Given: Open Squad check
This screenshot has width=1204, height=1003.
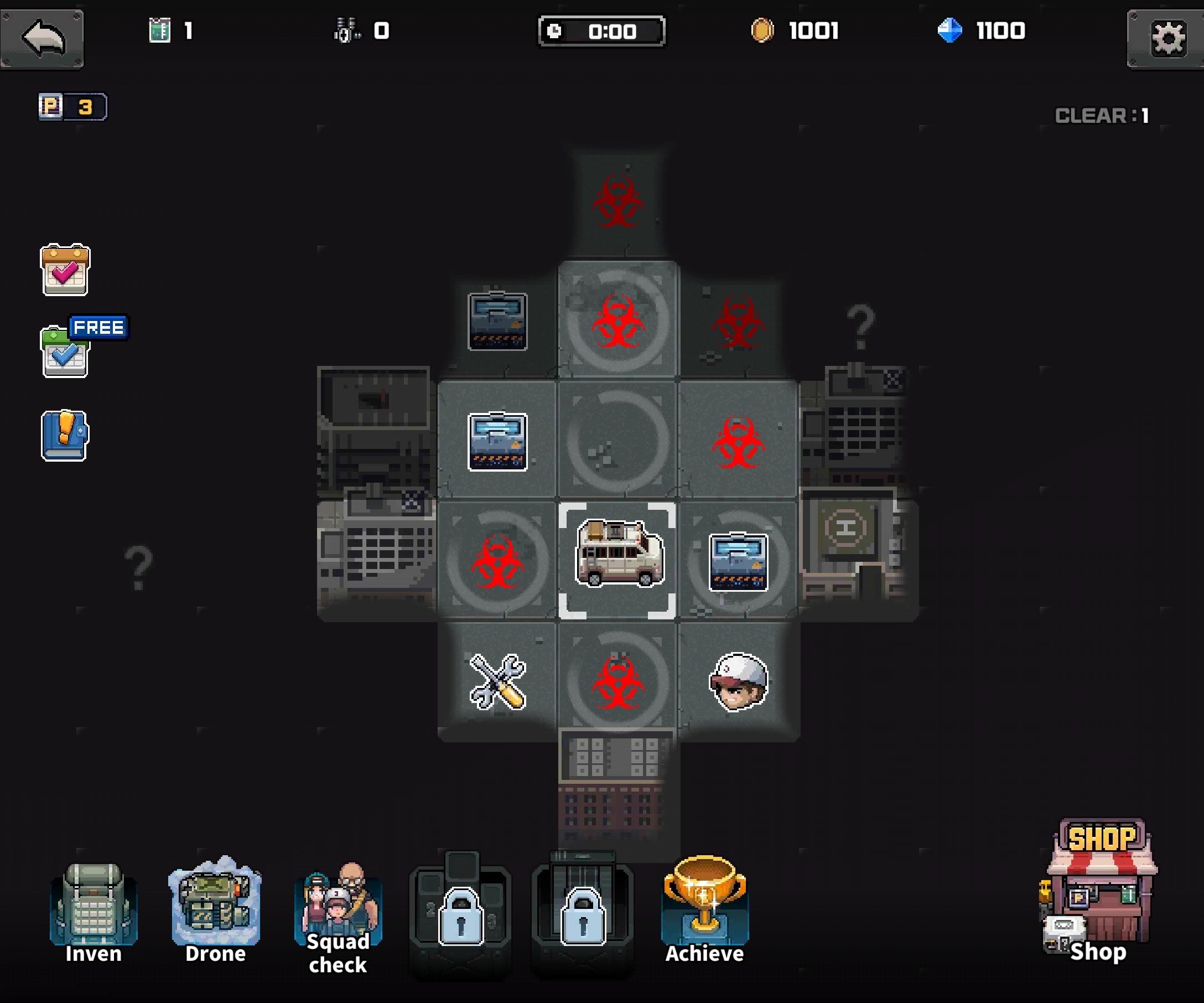Looking at the screenshot, I should [x=338, y=917].
